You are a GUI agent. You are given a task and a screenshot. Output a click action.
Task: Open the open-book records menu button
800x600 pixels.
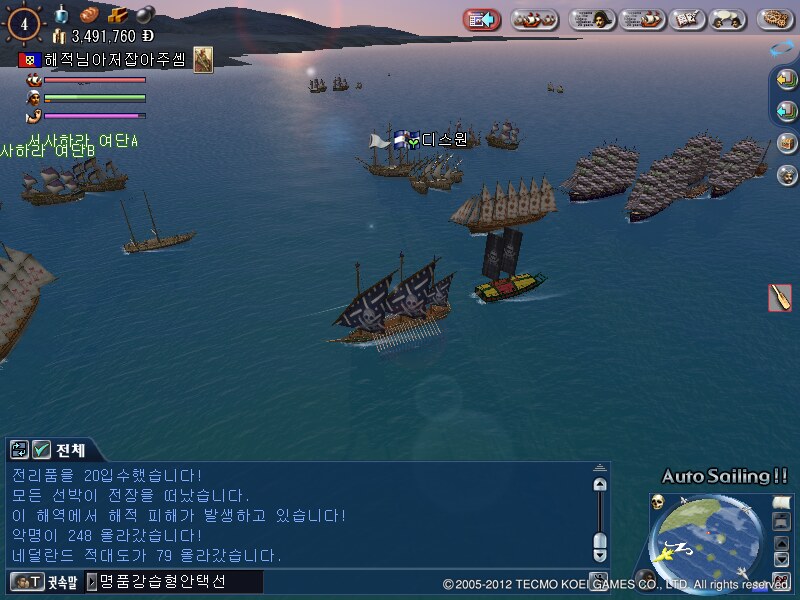685,19
